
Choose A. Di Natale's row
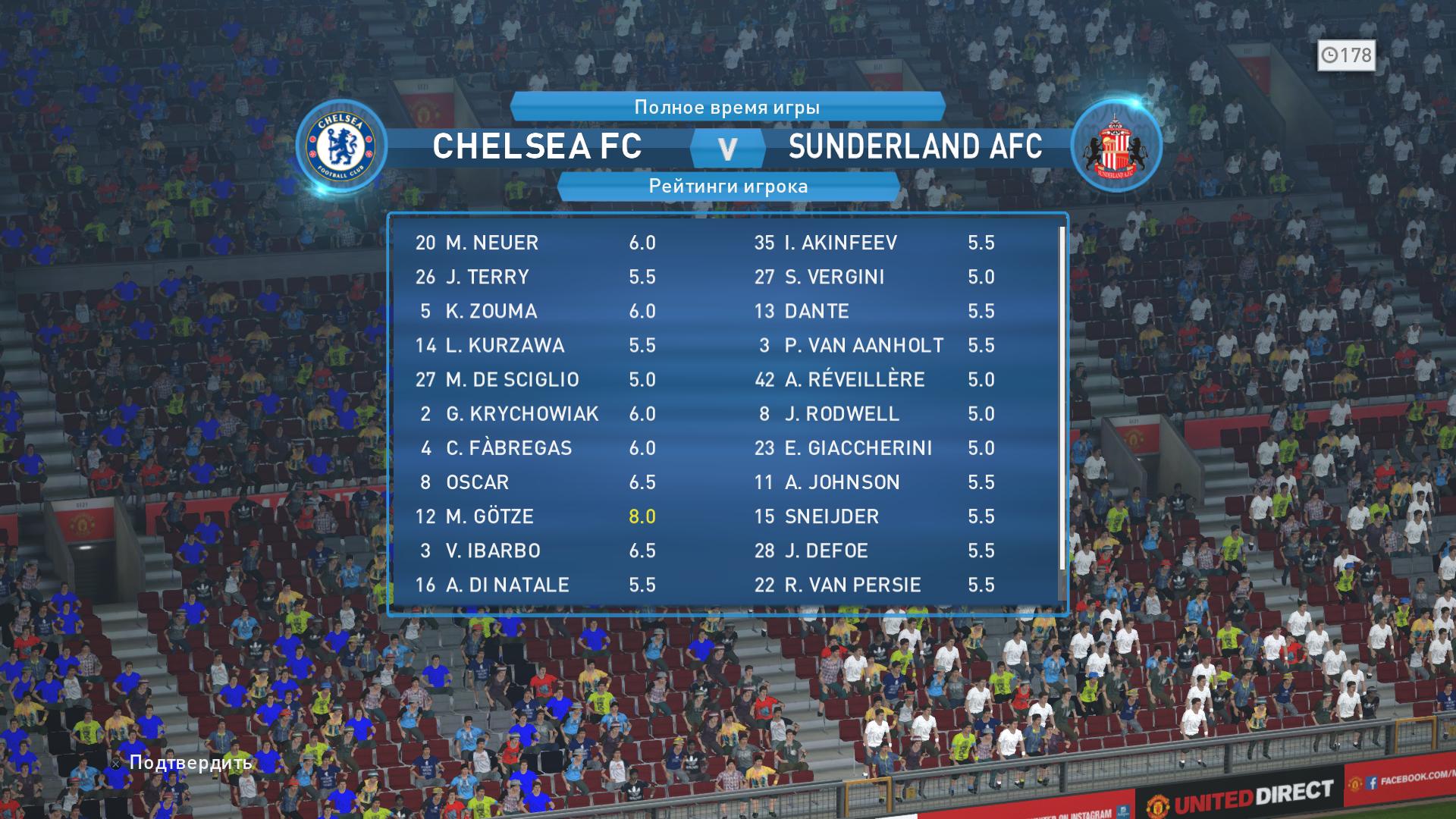535,585
